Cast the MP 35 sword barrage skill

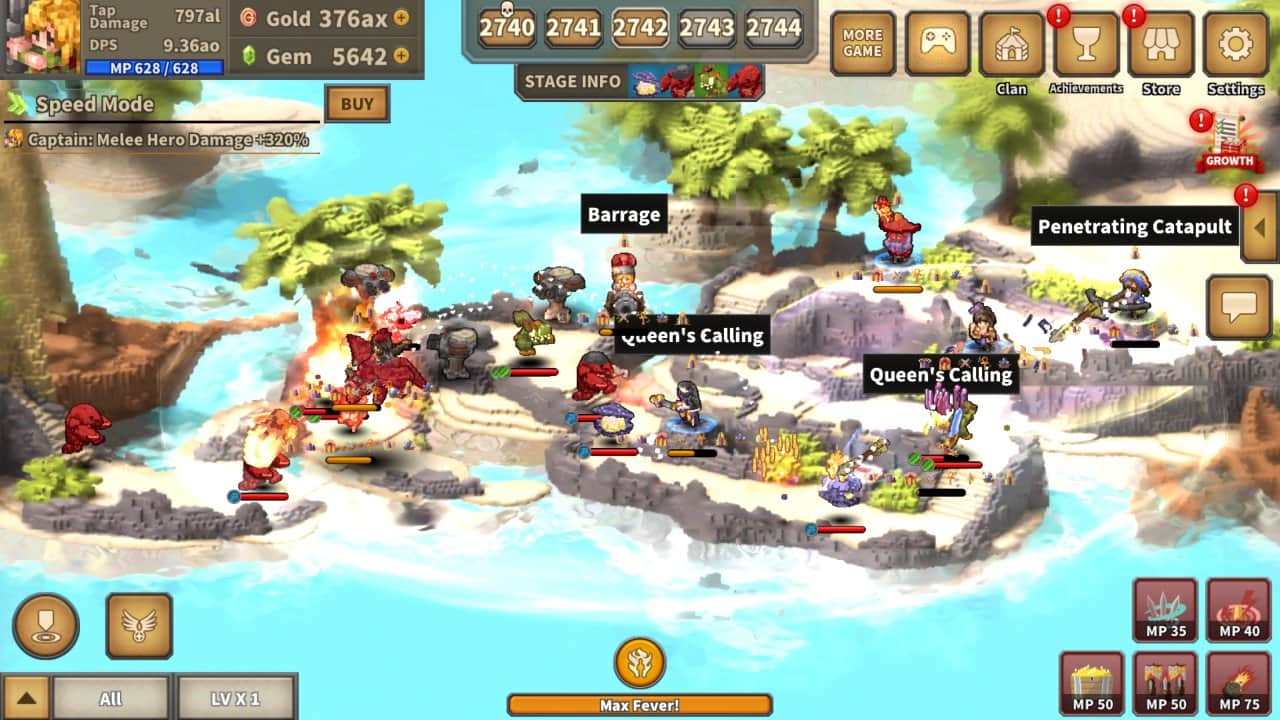coord(1163,610)
